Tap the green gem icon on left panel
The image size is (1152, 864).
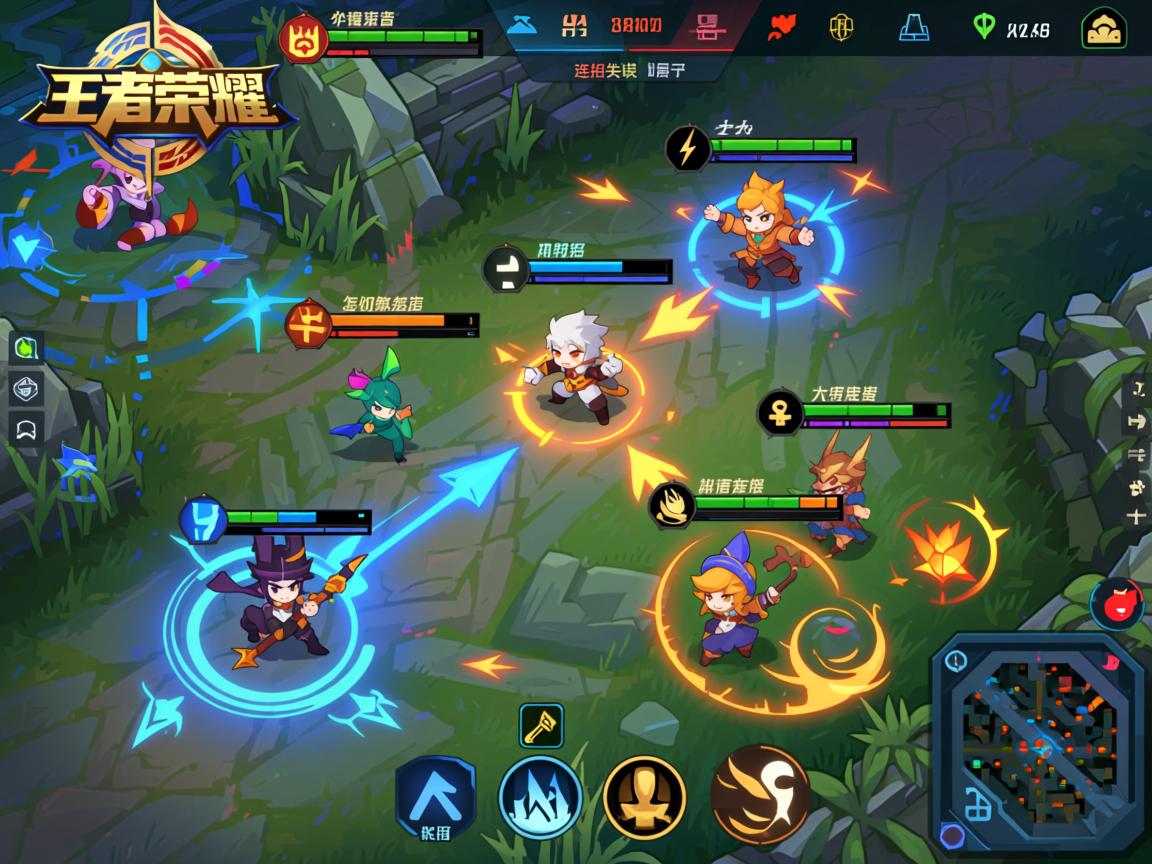coord(26,348)
